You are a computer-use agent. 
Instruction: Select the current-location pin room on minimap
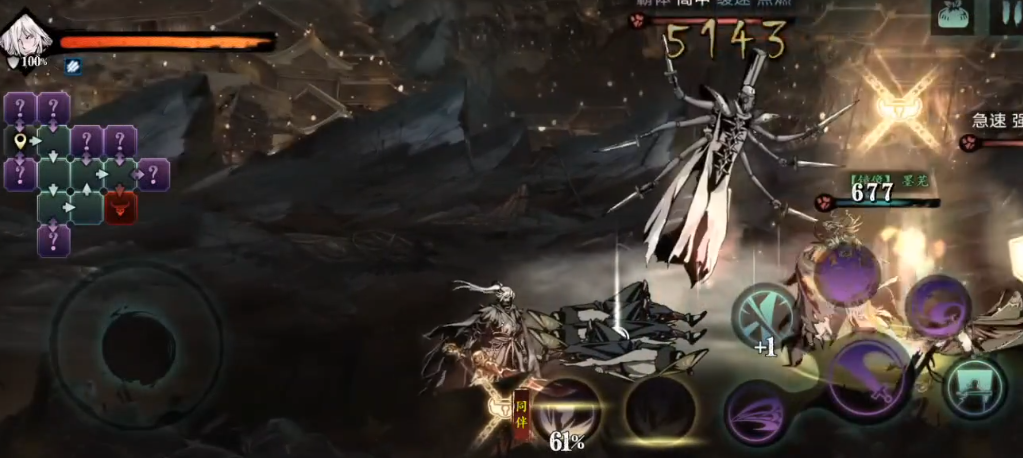21,141
